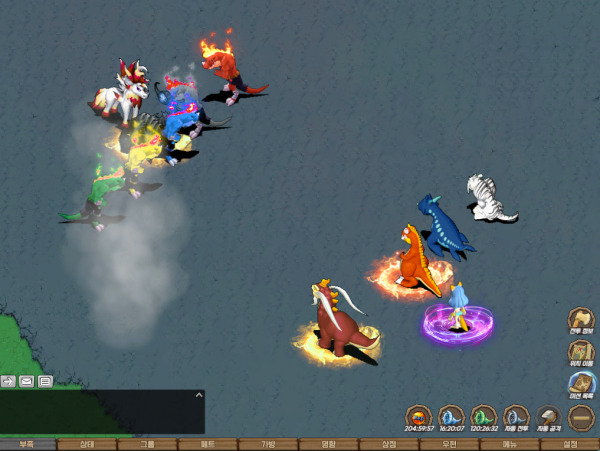Image resolution: width=600 pixels, height=451 pixels.
Task: Open the 가방 bag menu
Action: [268, 444]
